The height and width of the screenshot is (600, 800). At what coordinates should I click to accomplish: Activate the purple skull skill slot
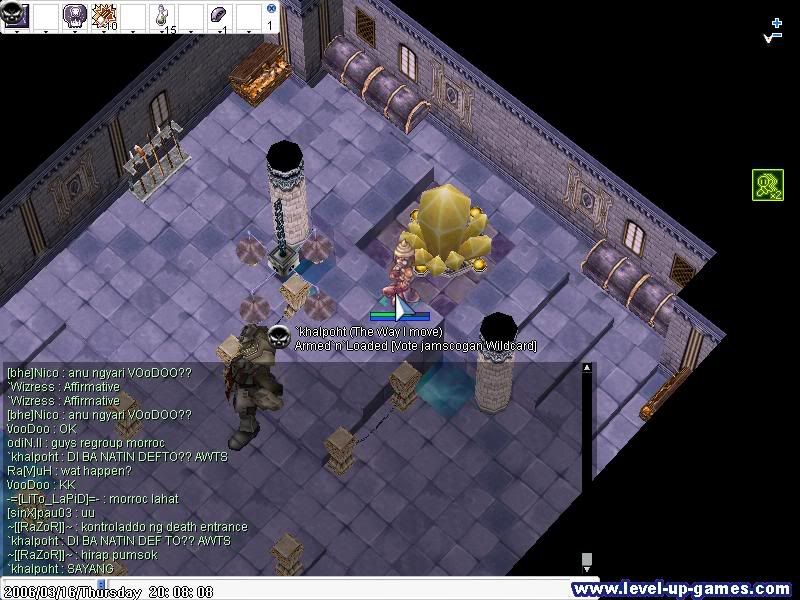tap(74, 15)
